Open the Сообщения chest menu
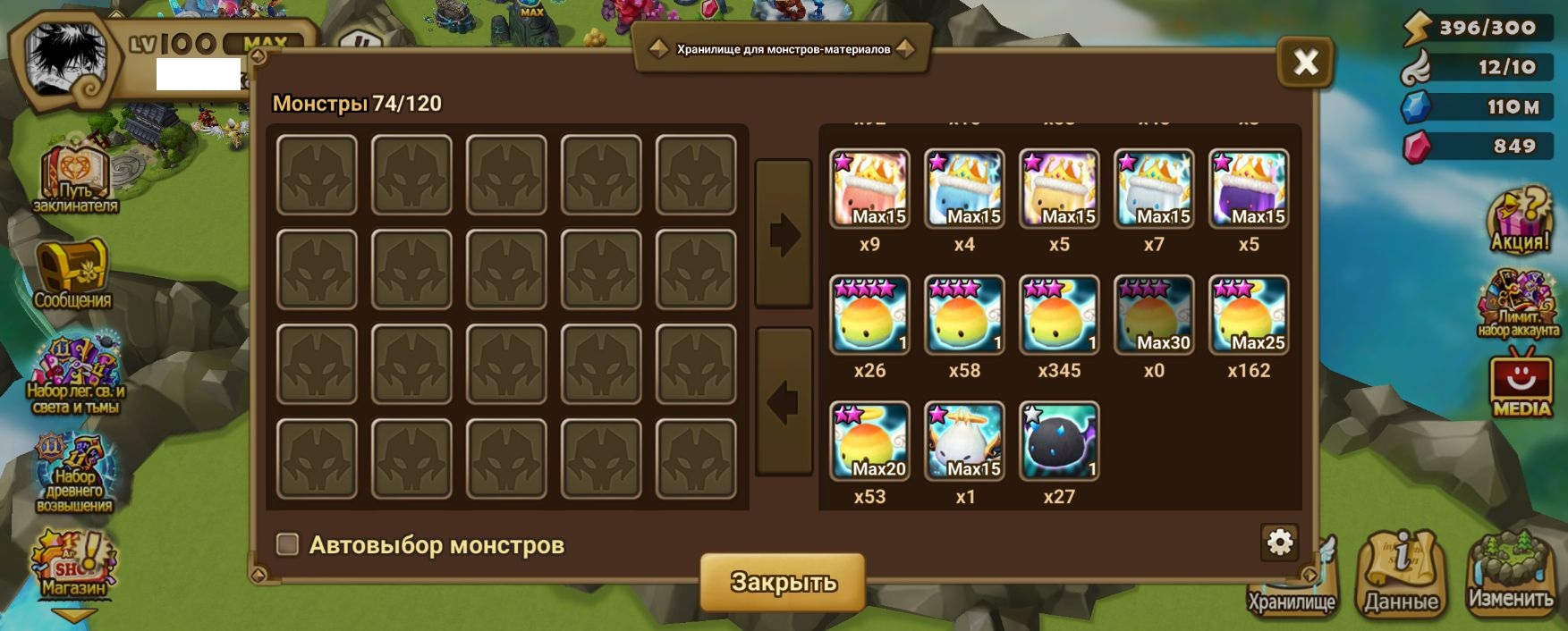Screen dimensions: 1568x631 coord(72,273)
